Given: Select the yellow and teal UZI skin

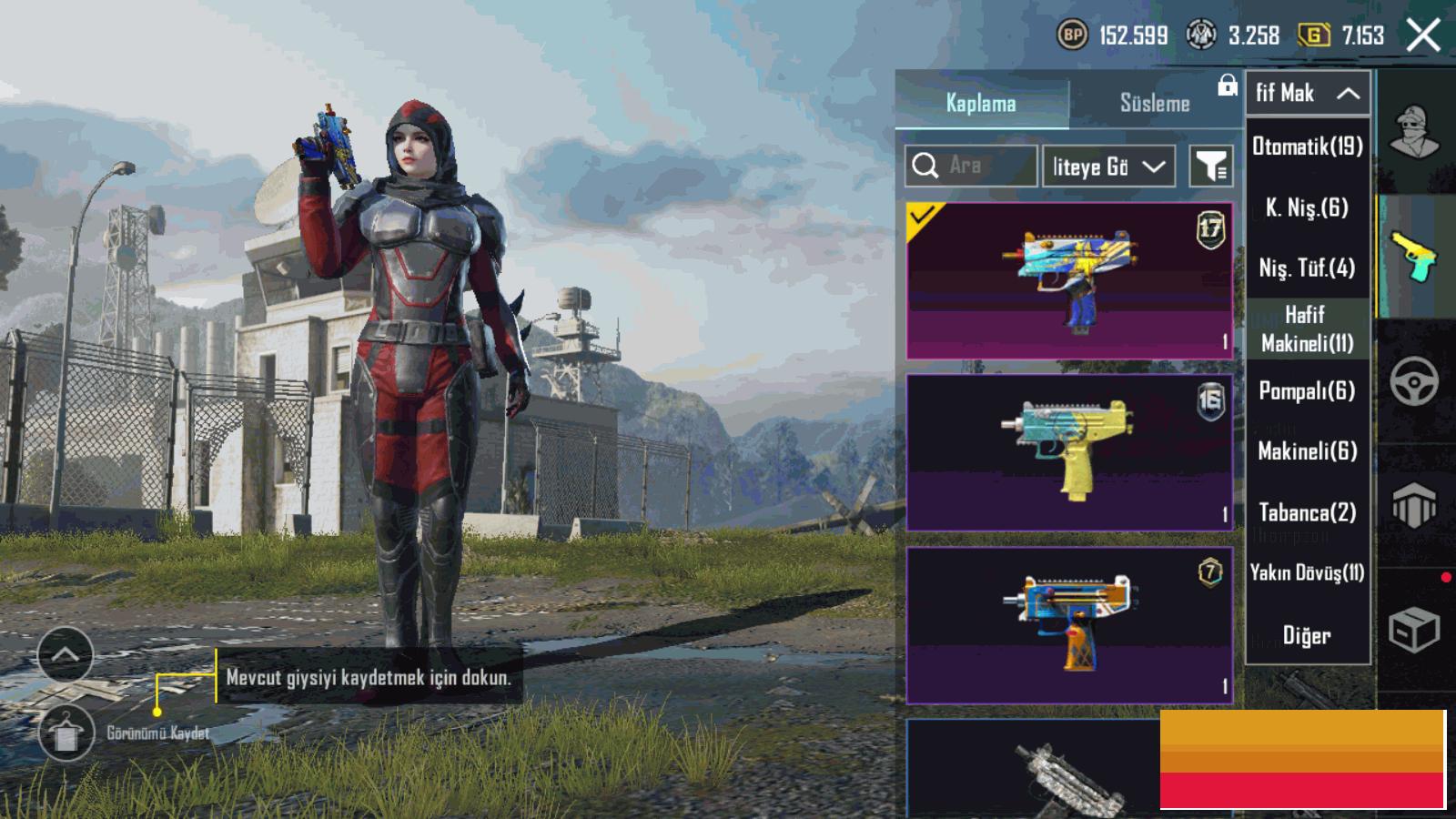Looking at the screenshot, I should pos(1069,452).
